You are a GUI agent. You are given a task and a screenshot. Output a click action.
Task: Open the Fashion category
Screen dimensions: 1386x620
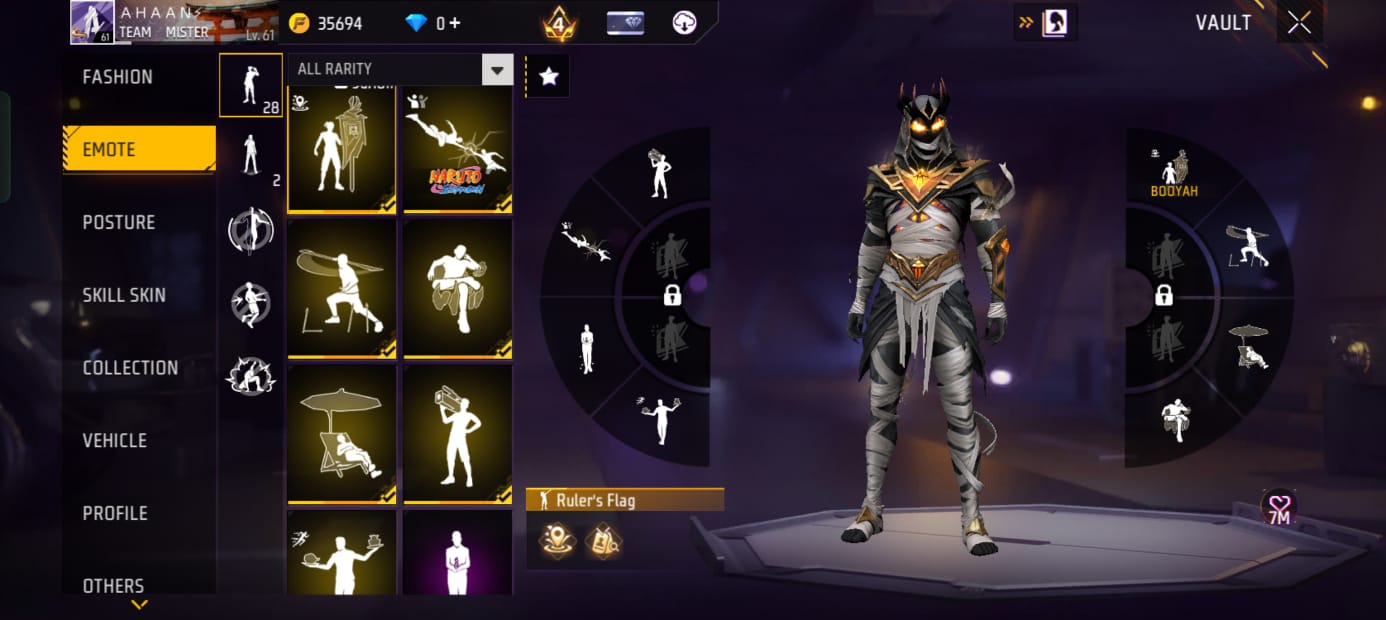pos(118,77)
